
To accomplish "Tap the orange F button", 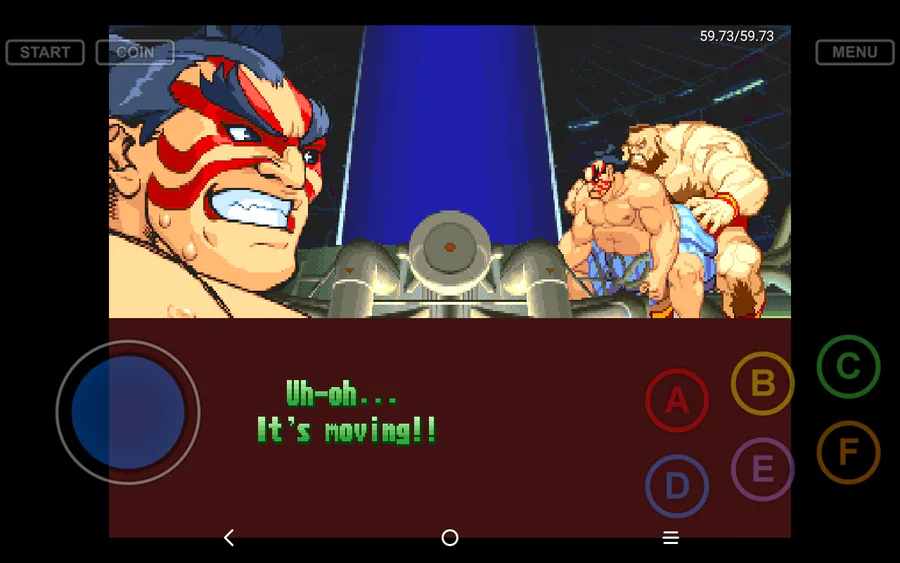I will pyautogui.click(x=848, y=453).
